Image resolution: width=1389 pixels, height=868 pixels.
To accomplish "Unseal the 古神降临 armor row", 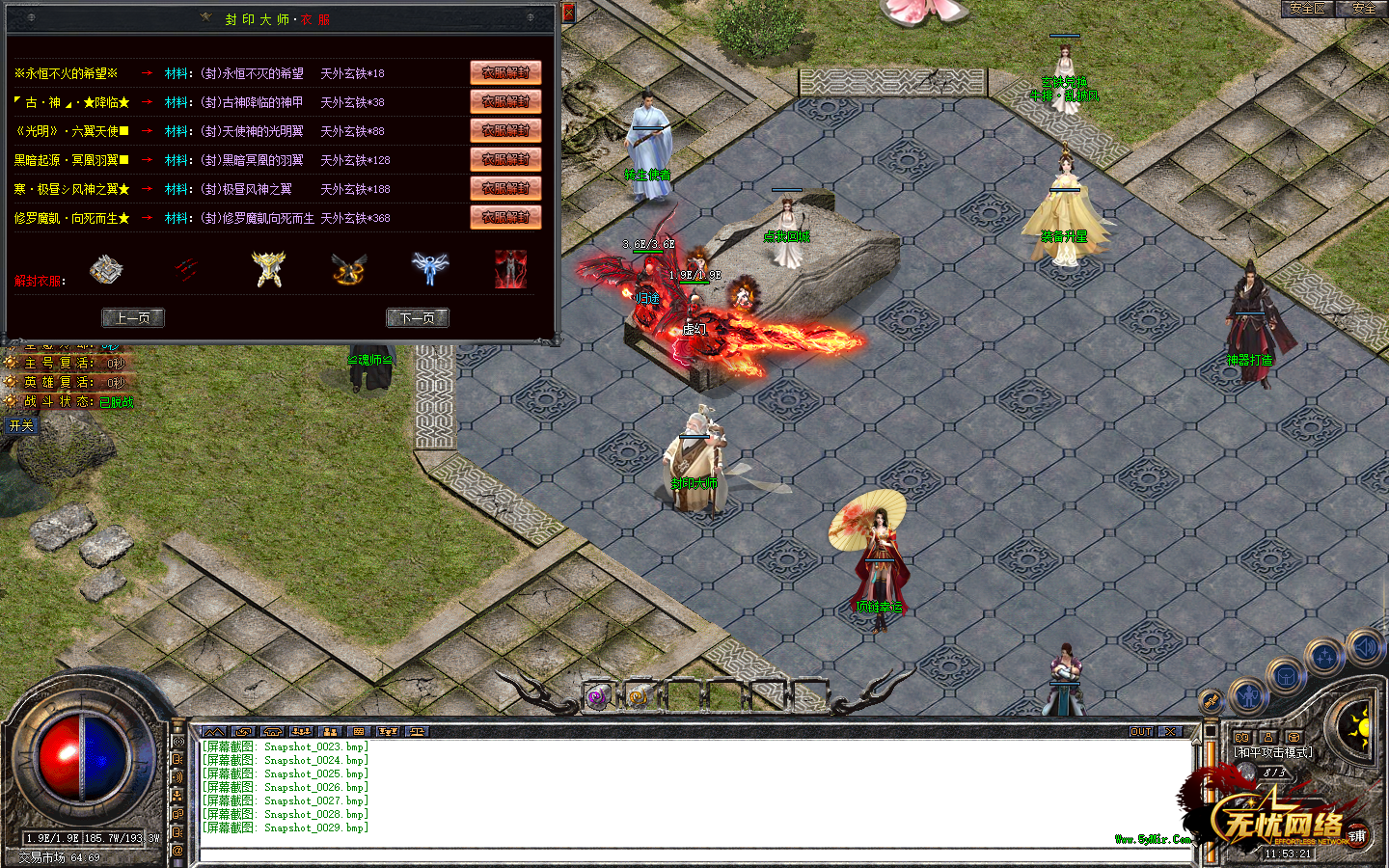I will coord(505,102).
